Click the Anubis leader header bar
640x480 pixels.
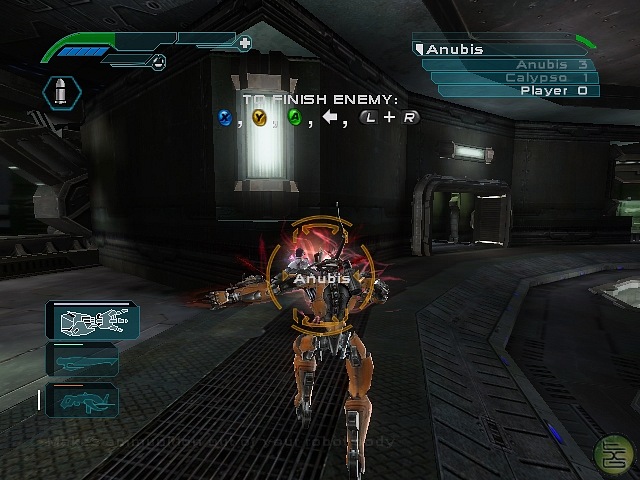(495, 48)
